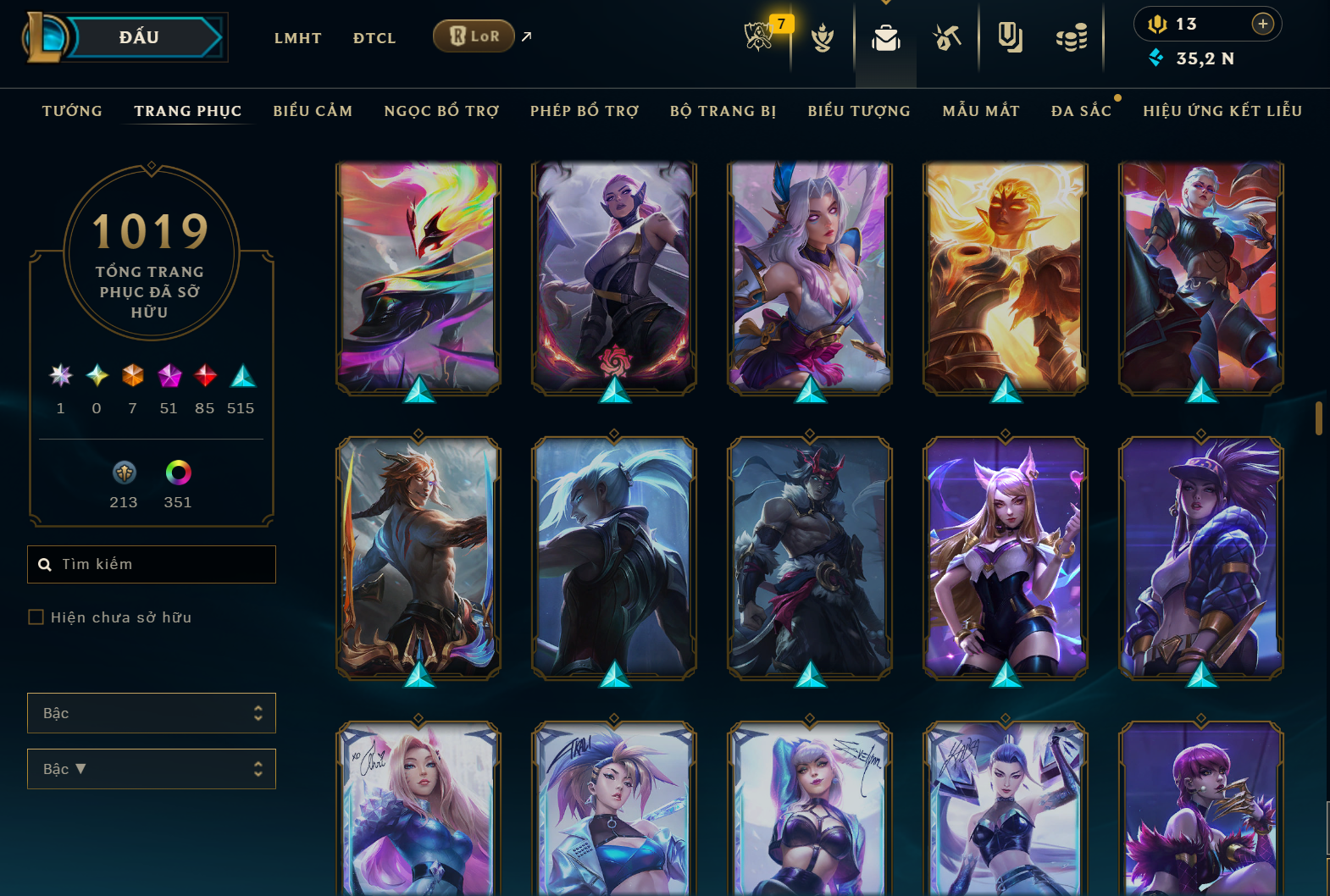This screenshot has width=1330, height=896.
Task: Open the first Bậc filter dropdown
Action: coord(151,713)
